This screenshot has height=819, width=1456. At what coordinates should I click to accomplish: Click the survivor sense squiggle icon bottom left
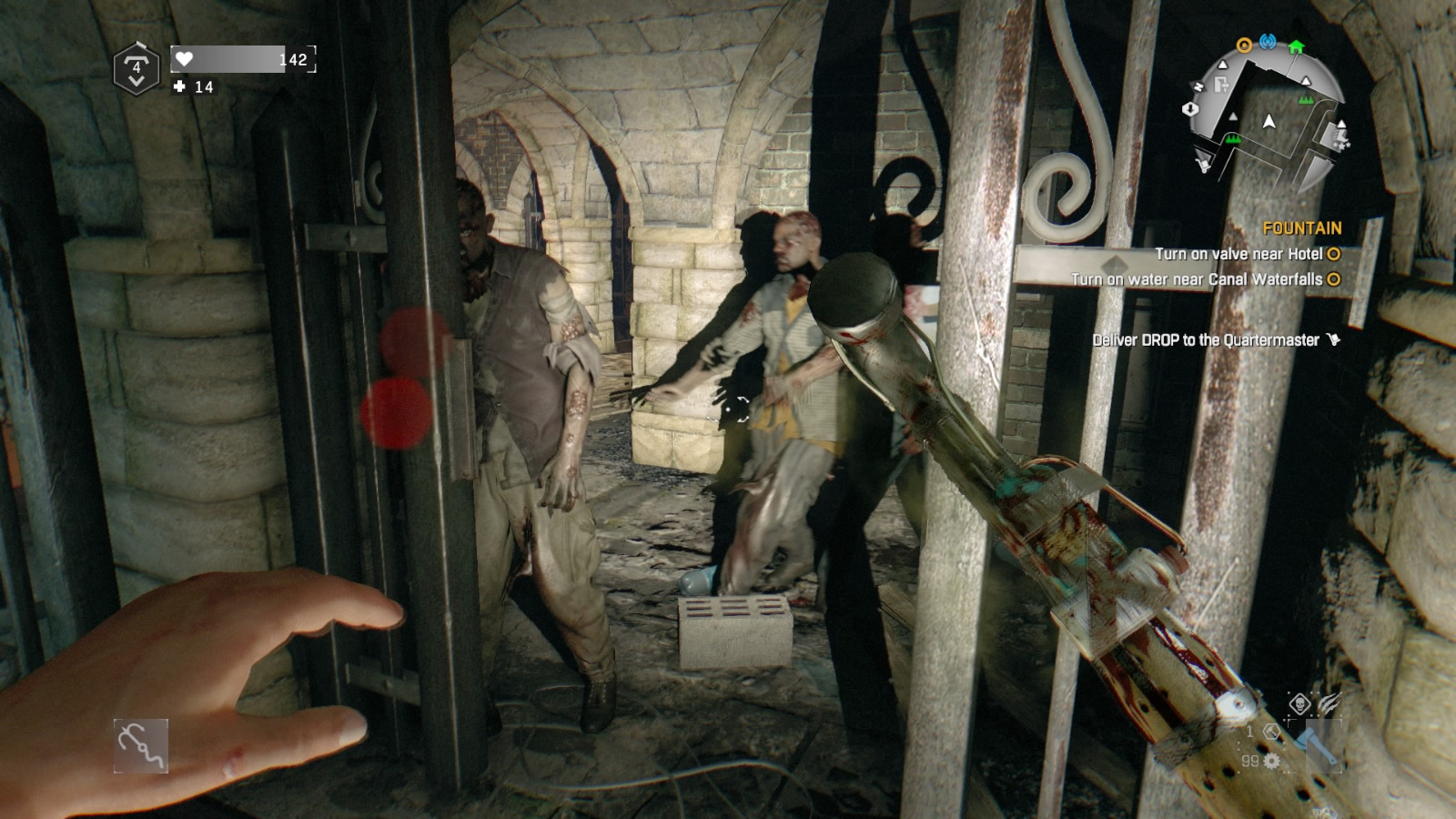click(141, 746)
